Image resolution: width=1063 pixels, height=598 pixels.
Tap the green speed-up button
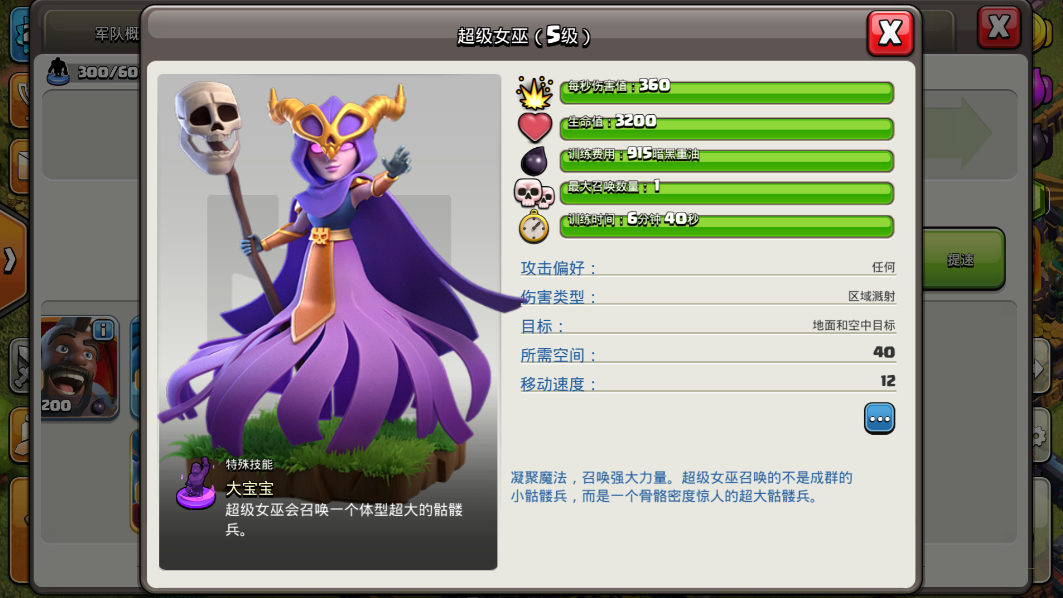(x=962, y=259)
